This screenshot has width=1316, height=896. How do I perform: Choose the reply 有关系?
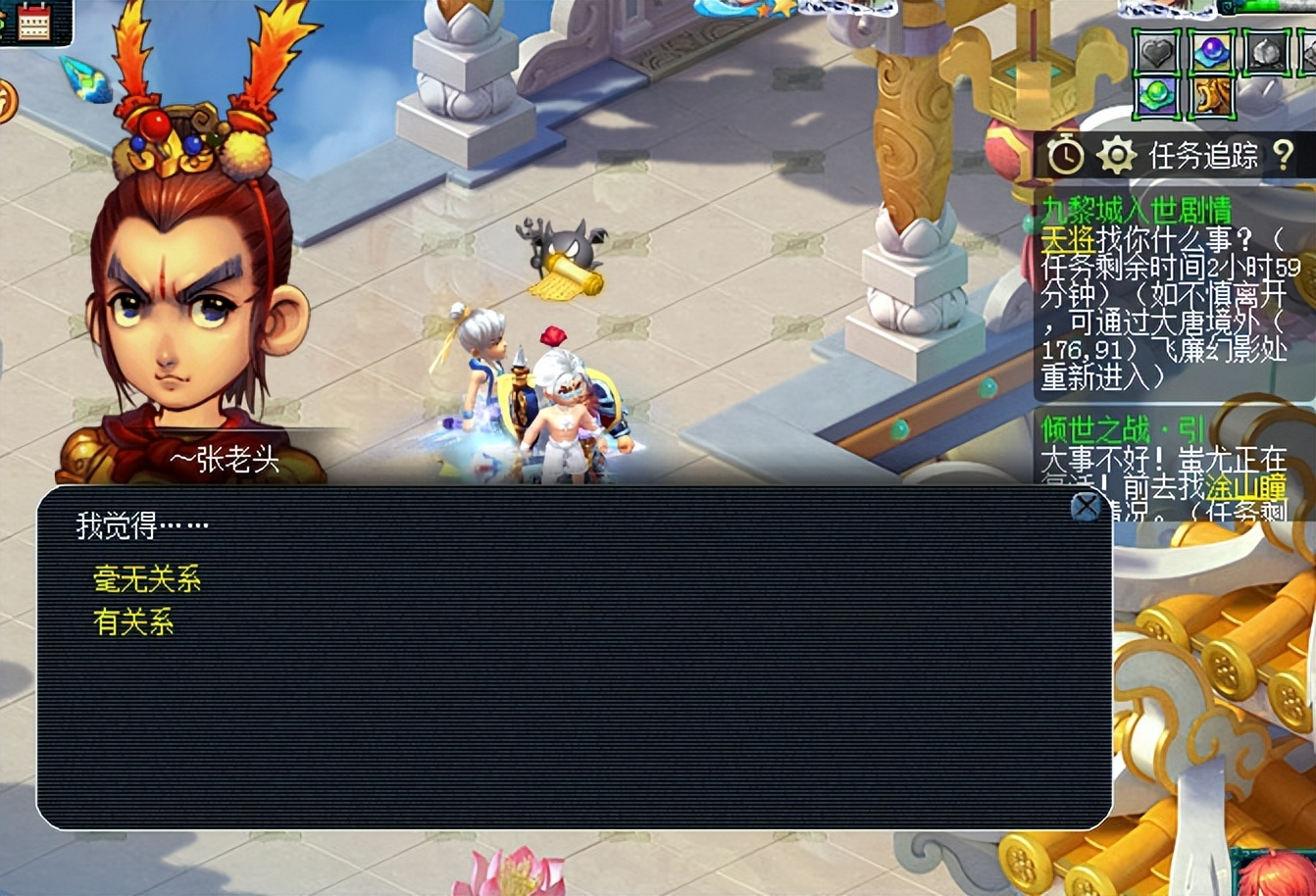coord(133,622)
